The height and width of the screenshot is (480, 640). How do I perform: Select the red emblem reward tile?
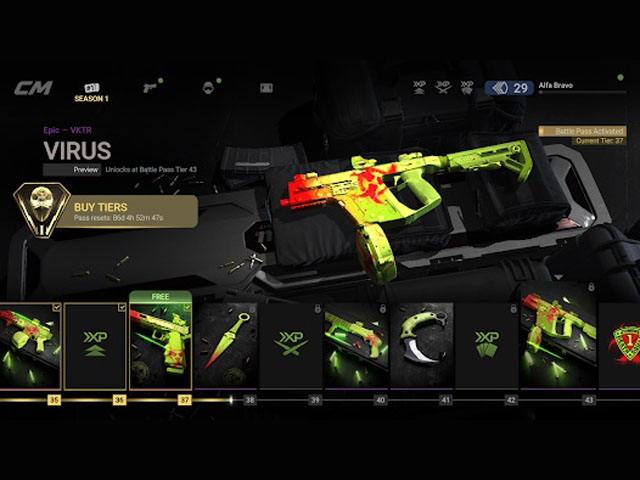(622, 345)
